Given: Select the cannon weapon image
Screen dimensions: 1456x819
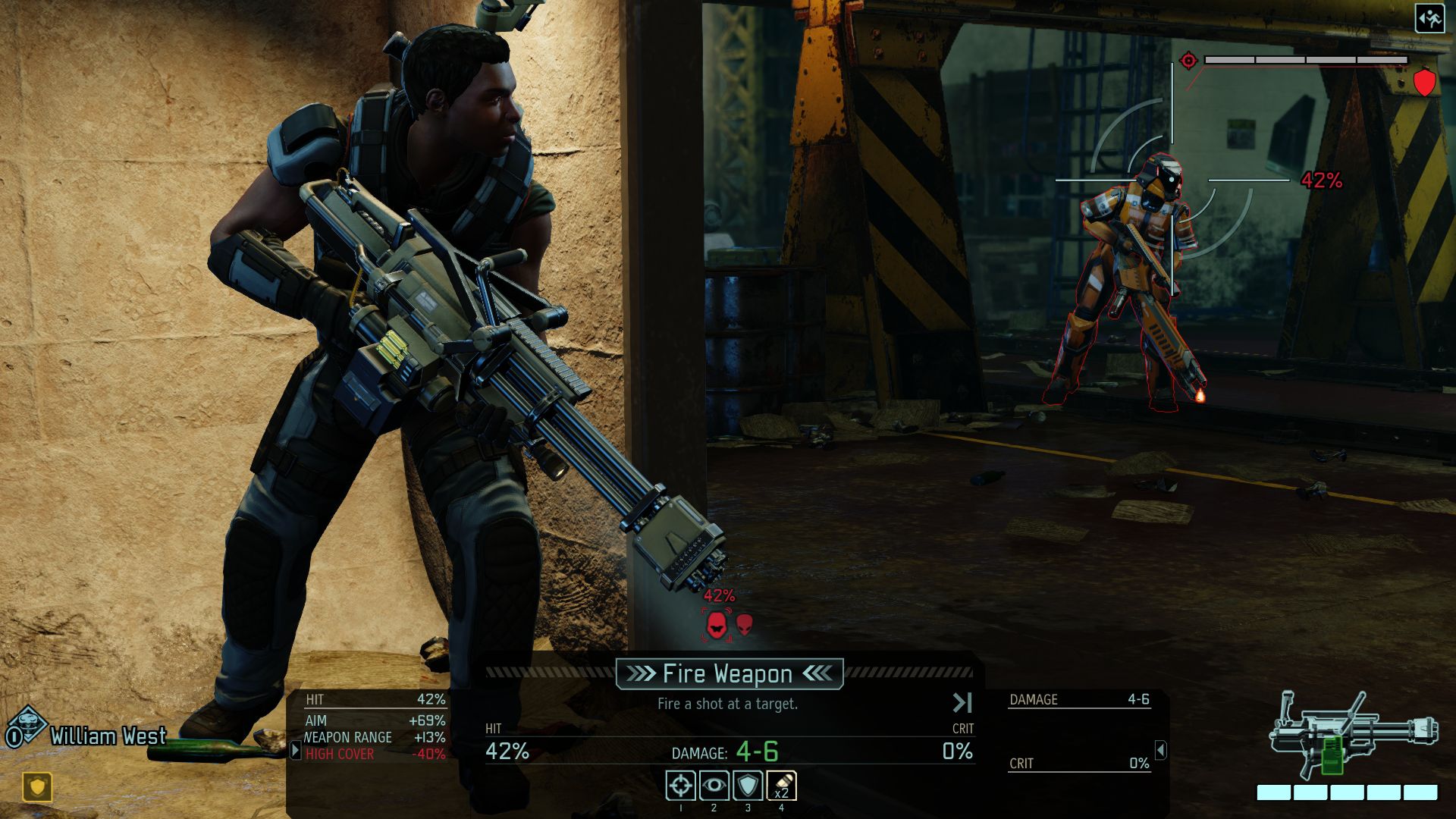Looking at the screenshot, I should tap(1353, 733).
